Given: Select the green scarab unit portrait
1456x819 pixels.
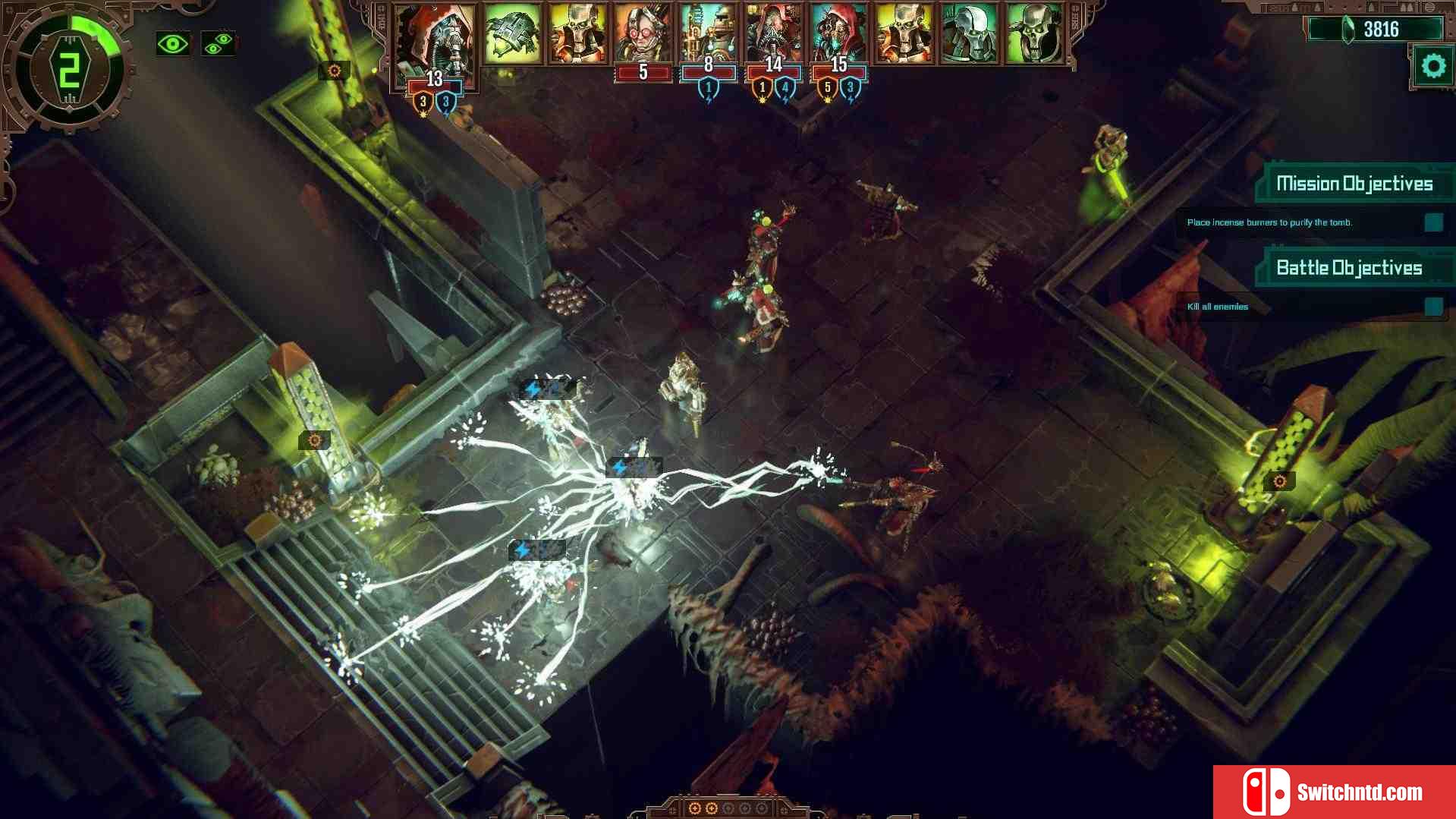Looking at the screenshot, I should click(x=513, y=35).
